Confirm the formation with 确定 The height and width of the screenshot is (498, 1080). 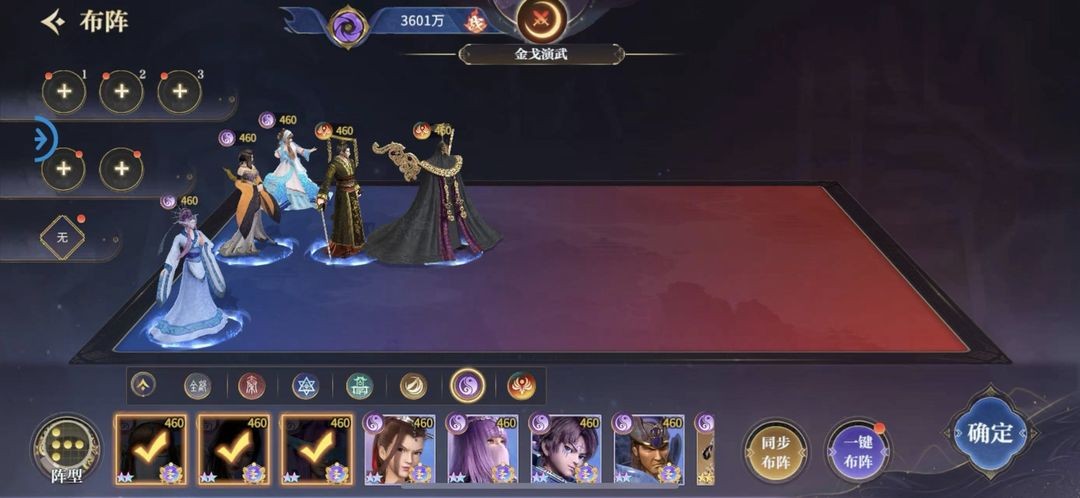pos(989,433)
